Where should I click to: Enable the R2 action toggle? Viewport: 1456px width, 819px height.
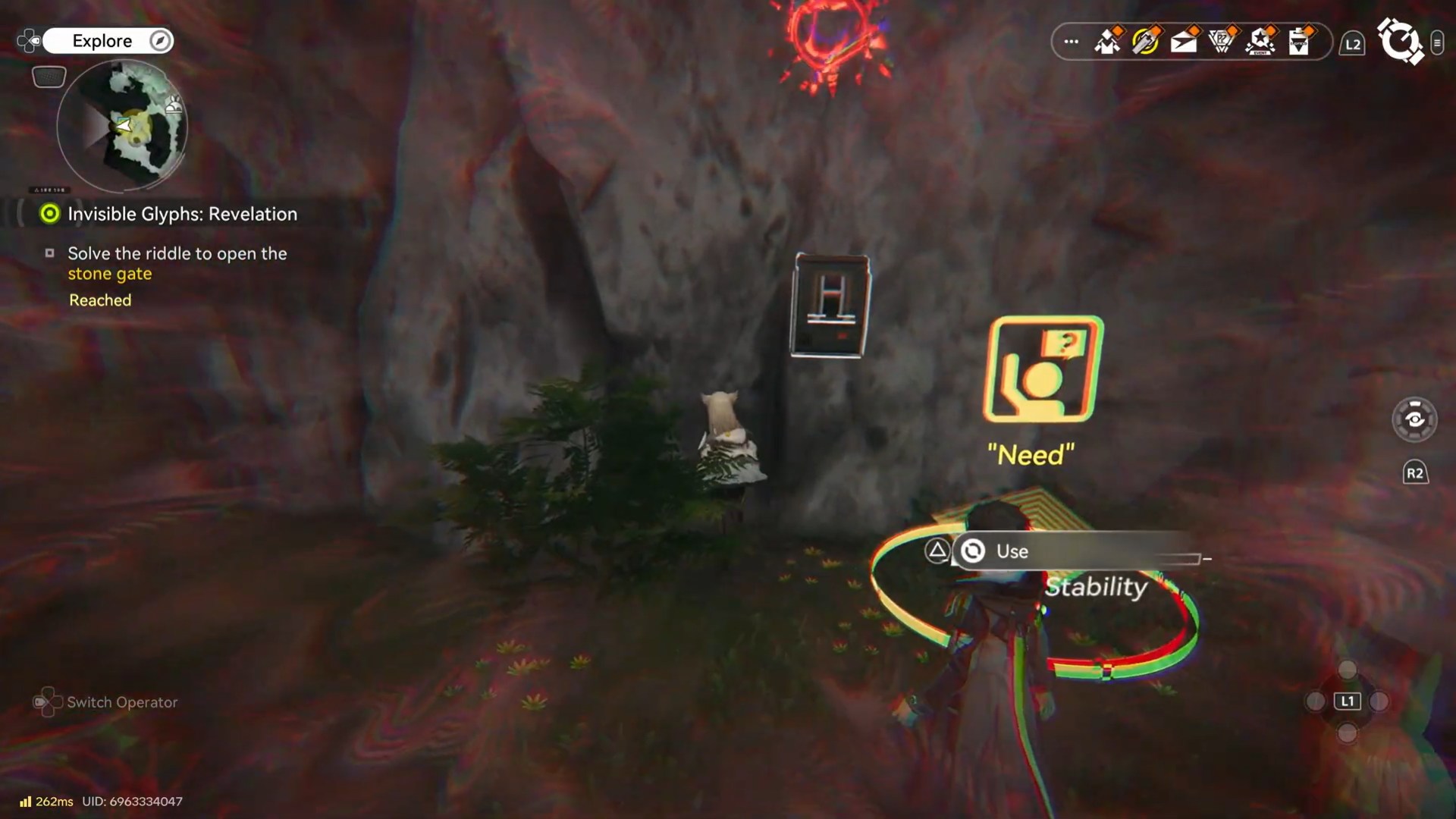[x=1415, y=472]
